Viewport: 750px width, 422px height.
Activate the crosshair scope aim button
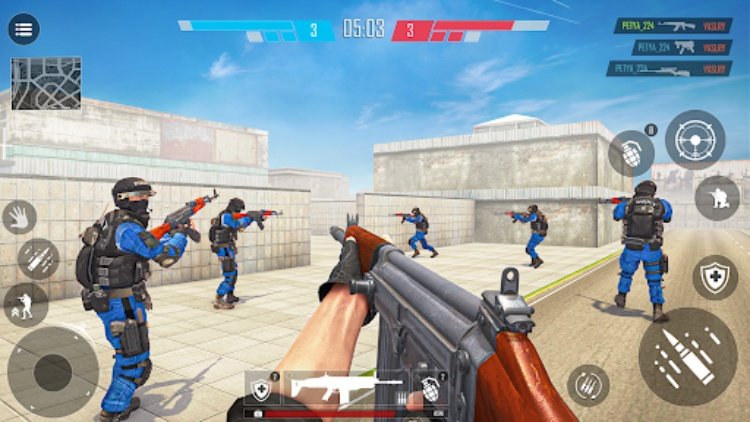click(695, 139)
